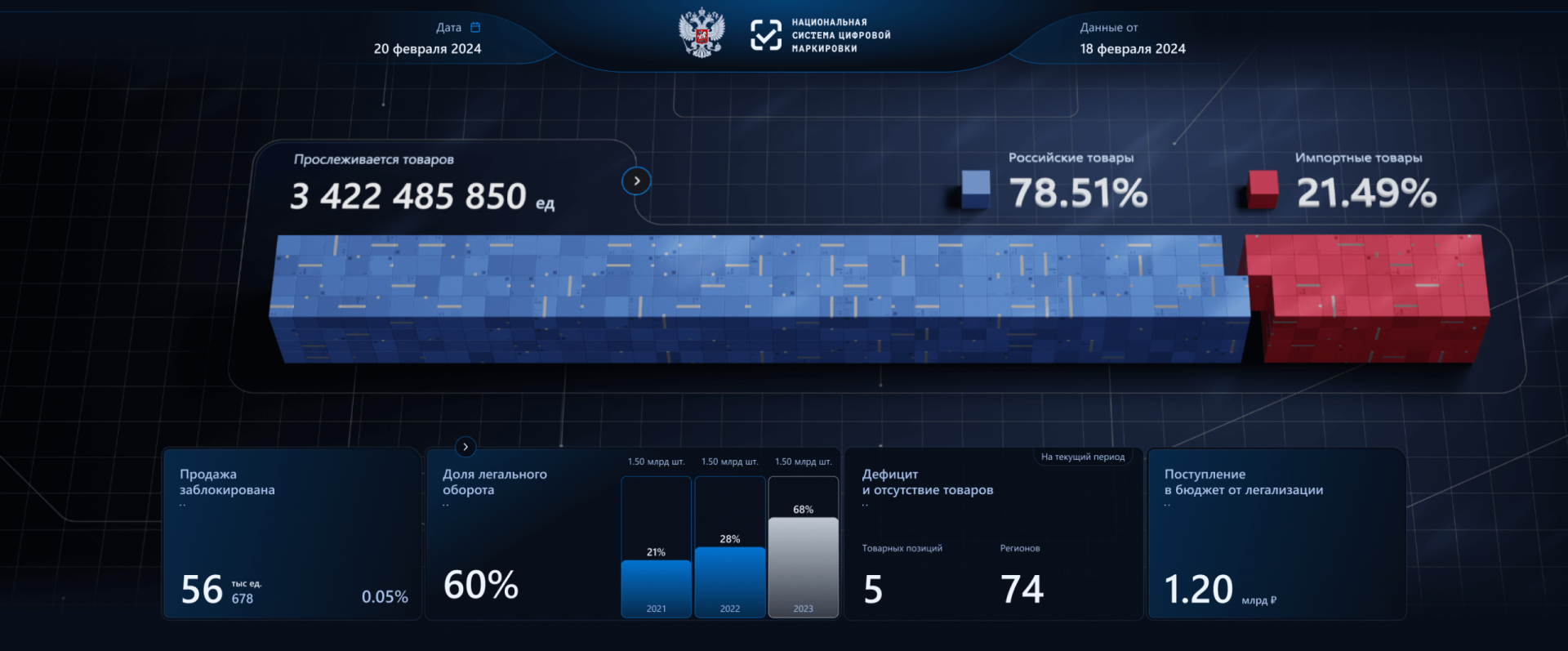Open the calendar icon next to Дата
1568x651 pixels.
coord(476,27)
